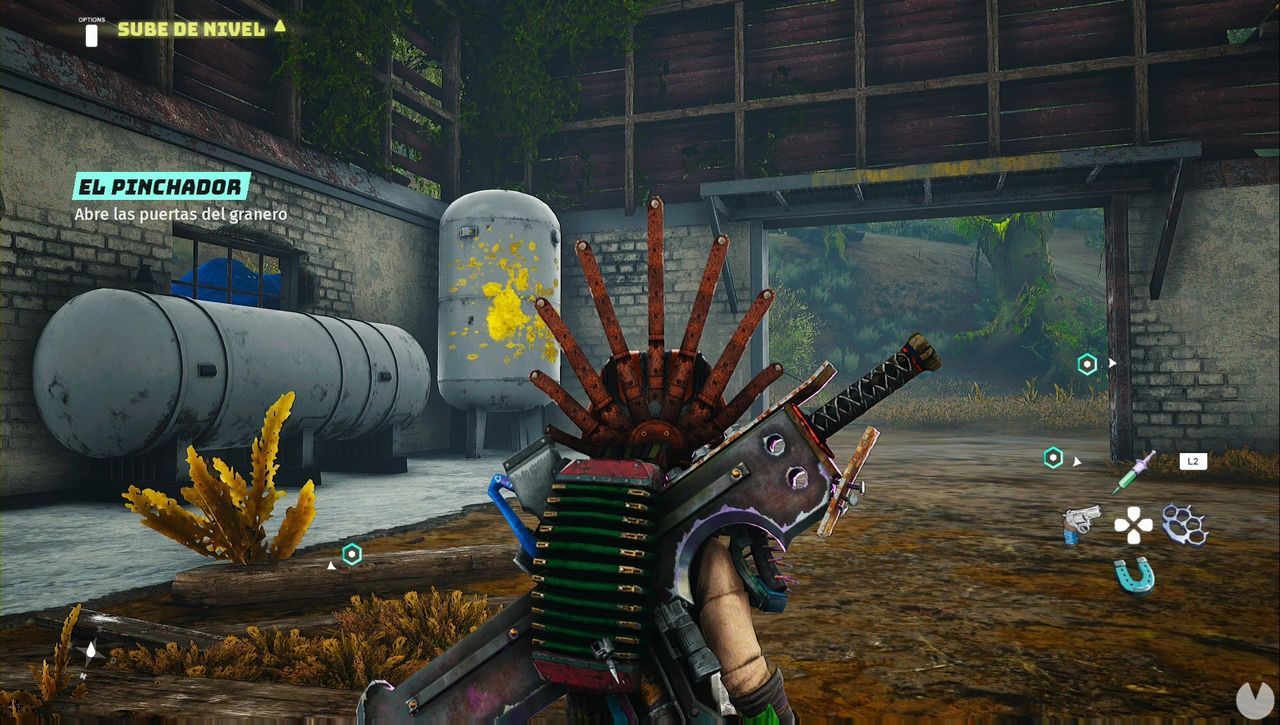Image resolution: width=1280 pixels, height=725 pixels.
Task: Select the brass knuckles melee weapon icon
Action: point(1185,524)
